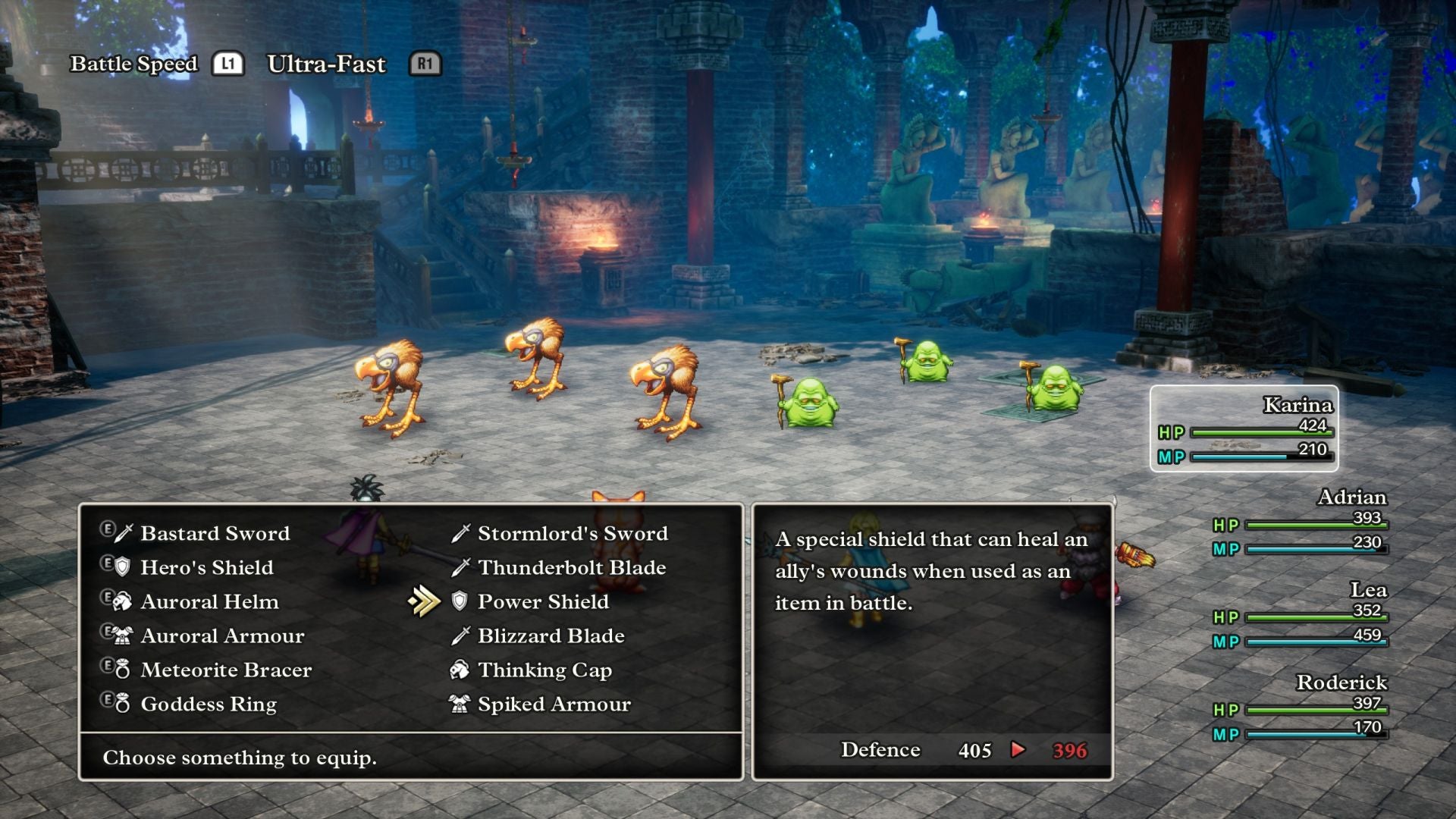Equip the Stormlord's Sword
1456x819 pixels.
571,533
